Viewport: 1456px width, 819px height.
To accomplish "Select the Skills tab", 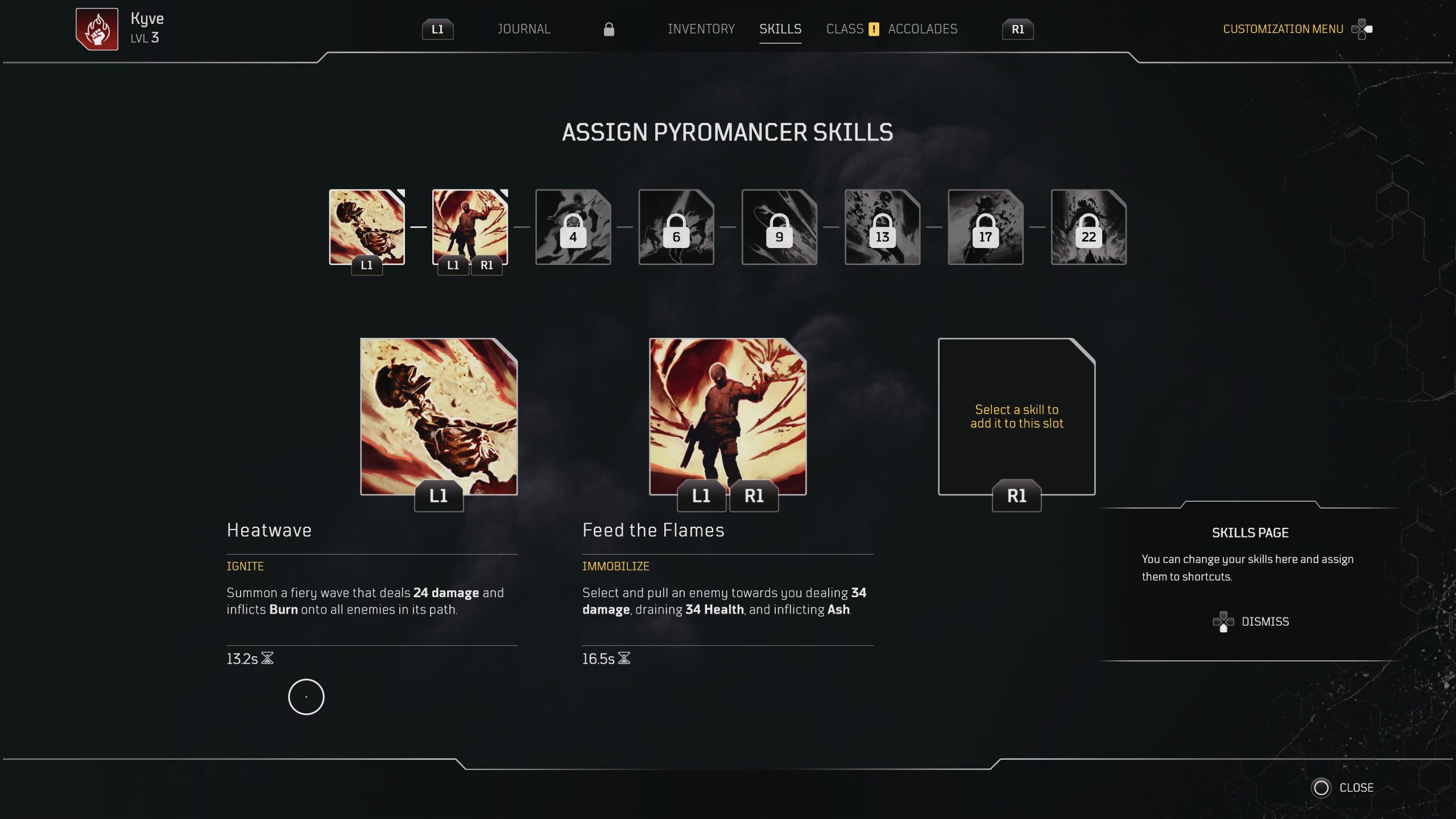I will click(x=780, y=29).
